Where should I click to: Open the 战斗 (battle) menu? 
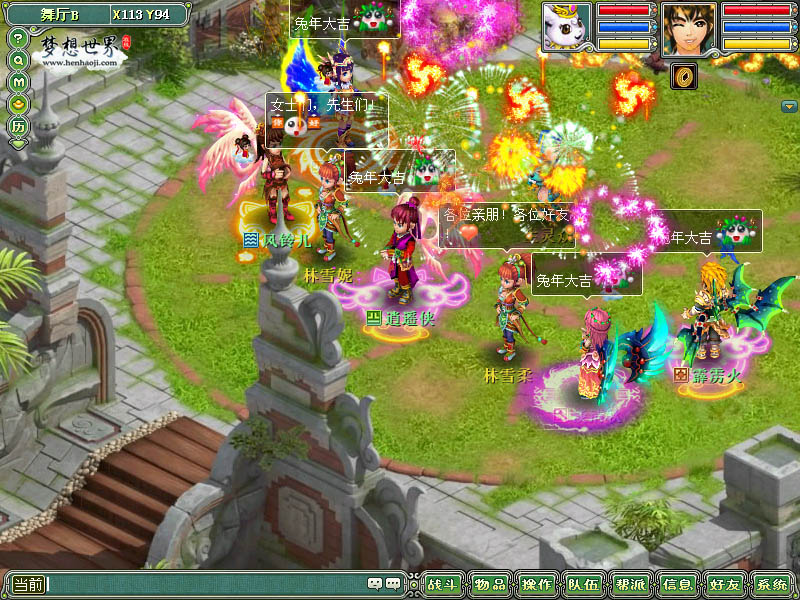(x=441, y=584)
